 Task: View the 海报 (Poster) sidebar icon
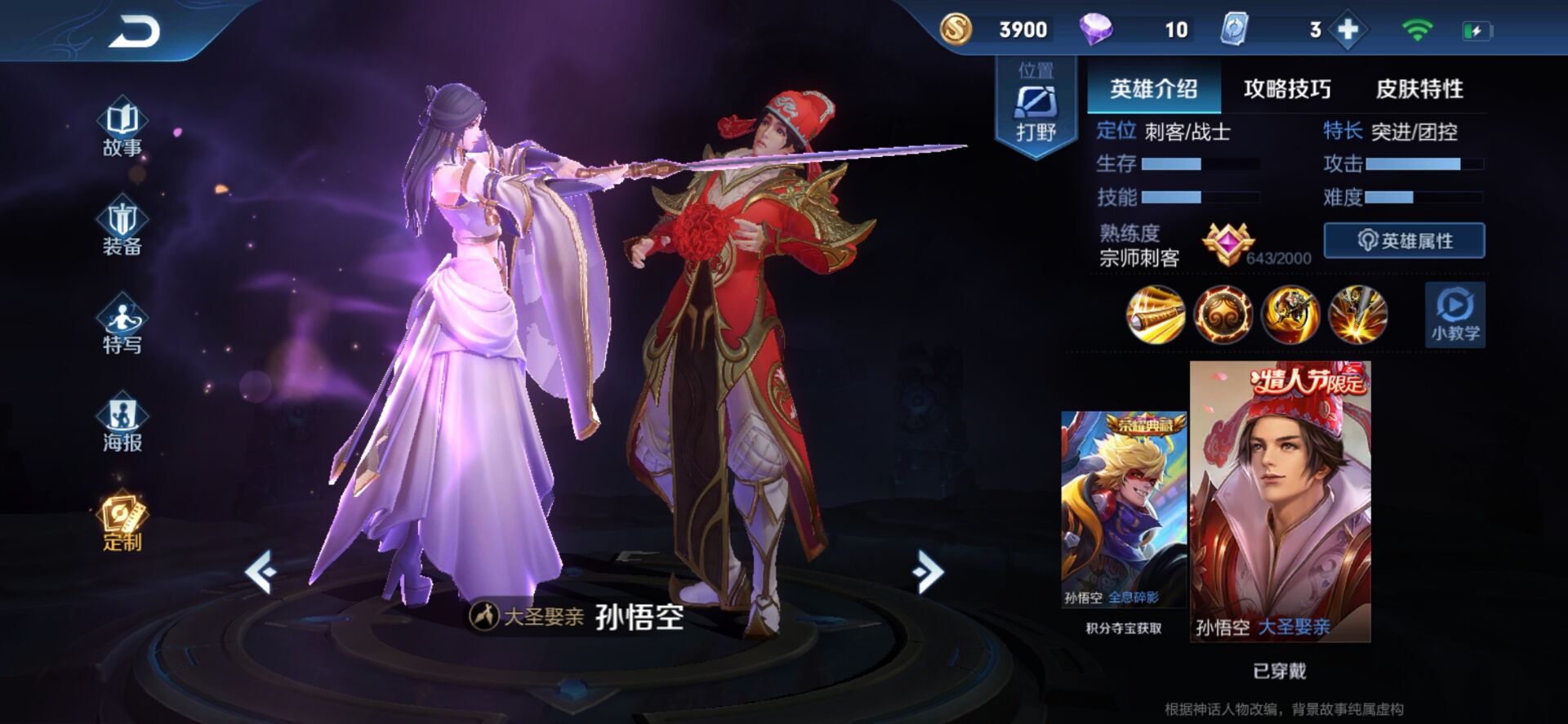(121, 425)
